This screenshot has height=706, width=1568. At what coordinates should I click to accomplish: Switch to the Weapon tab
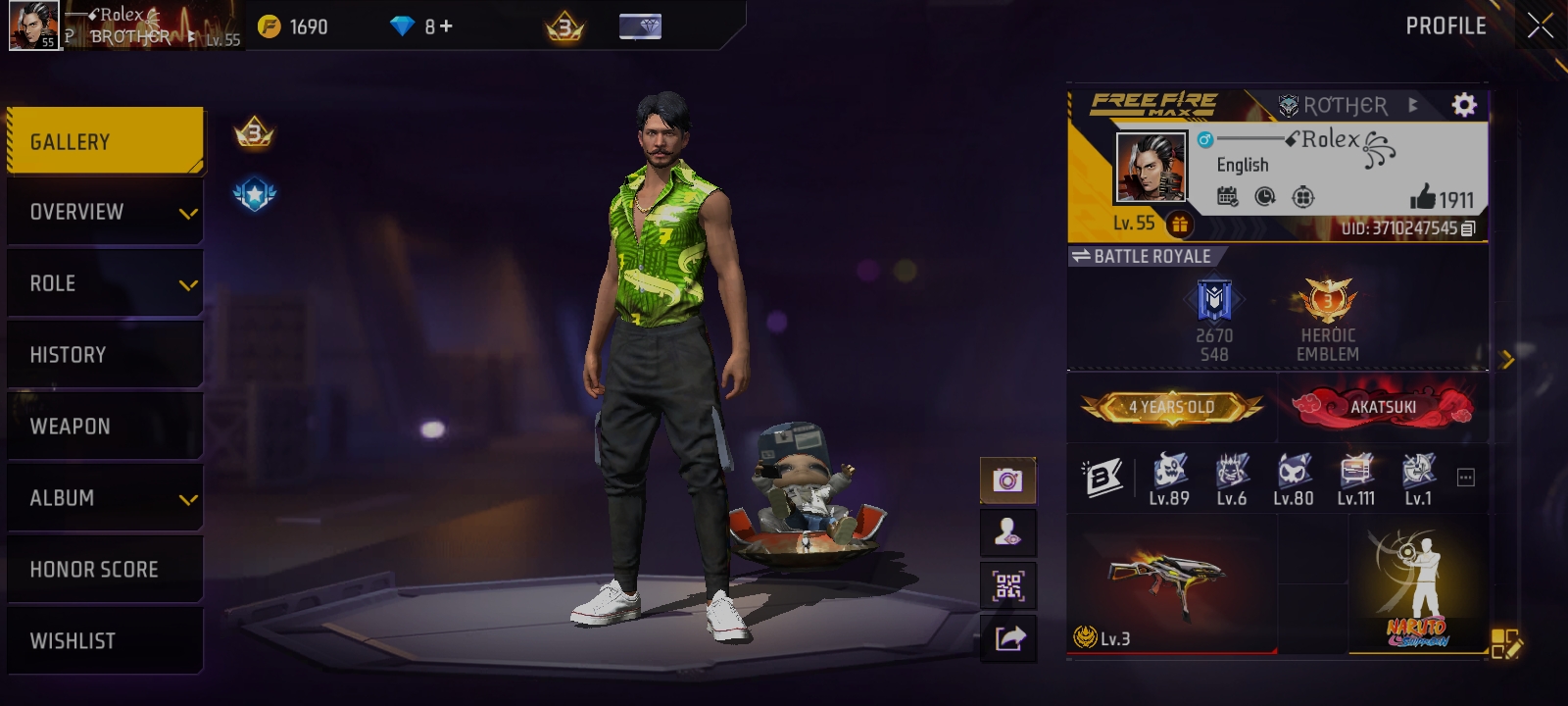105,426
